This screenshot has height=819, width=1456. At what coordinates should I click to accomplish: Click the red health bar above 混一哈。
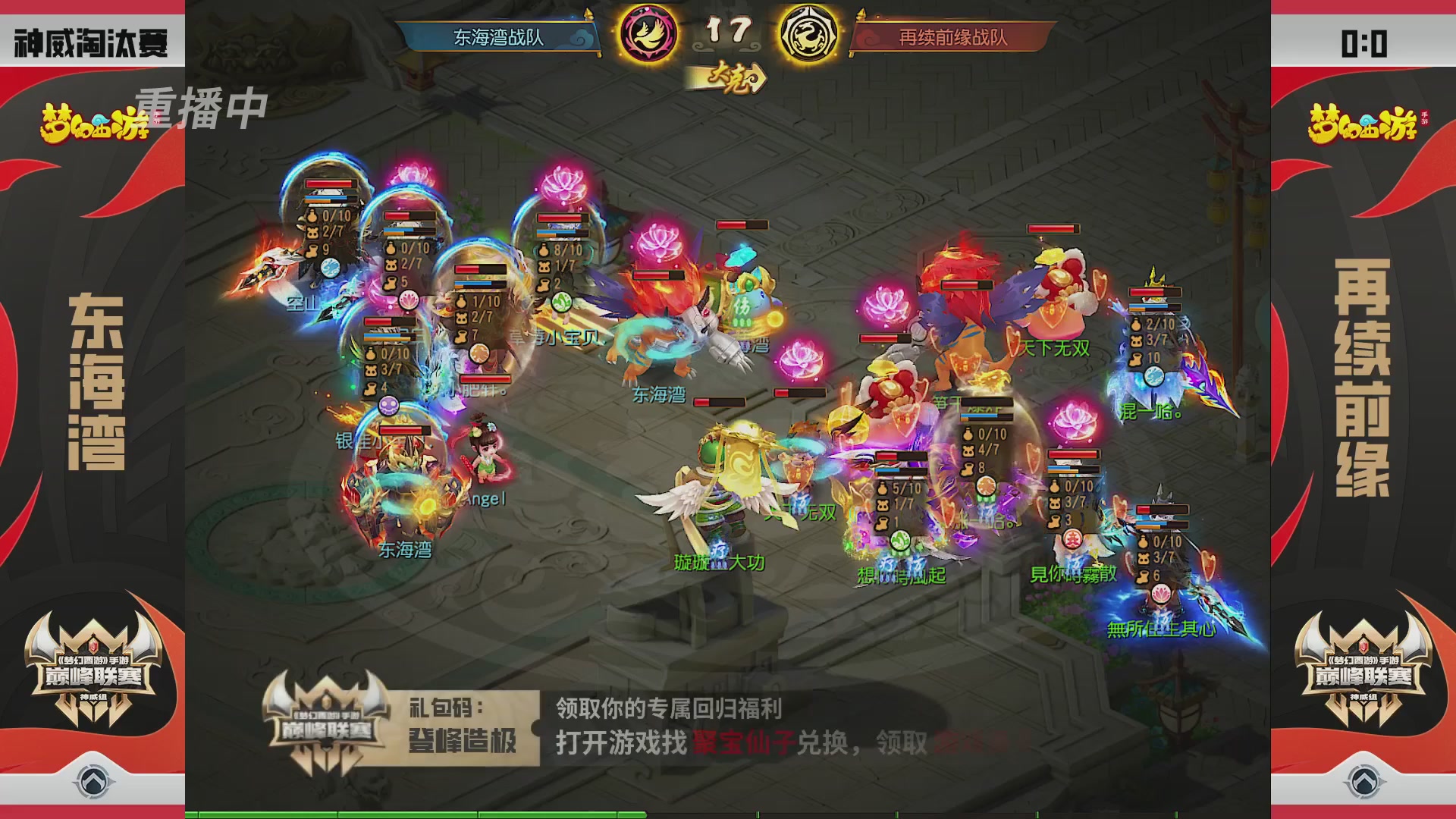coord(1155,292)
